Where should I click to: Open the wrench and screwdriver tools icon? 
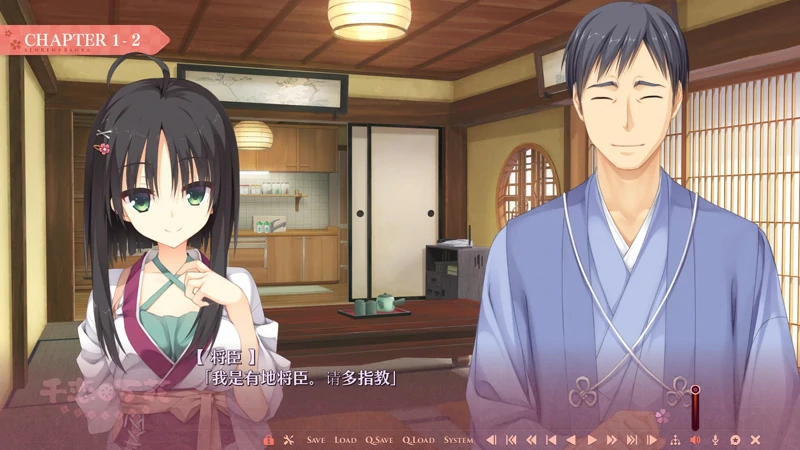click(x=288, y=440)
